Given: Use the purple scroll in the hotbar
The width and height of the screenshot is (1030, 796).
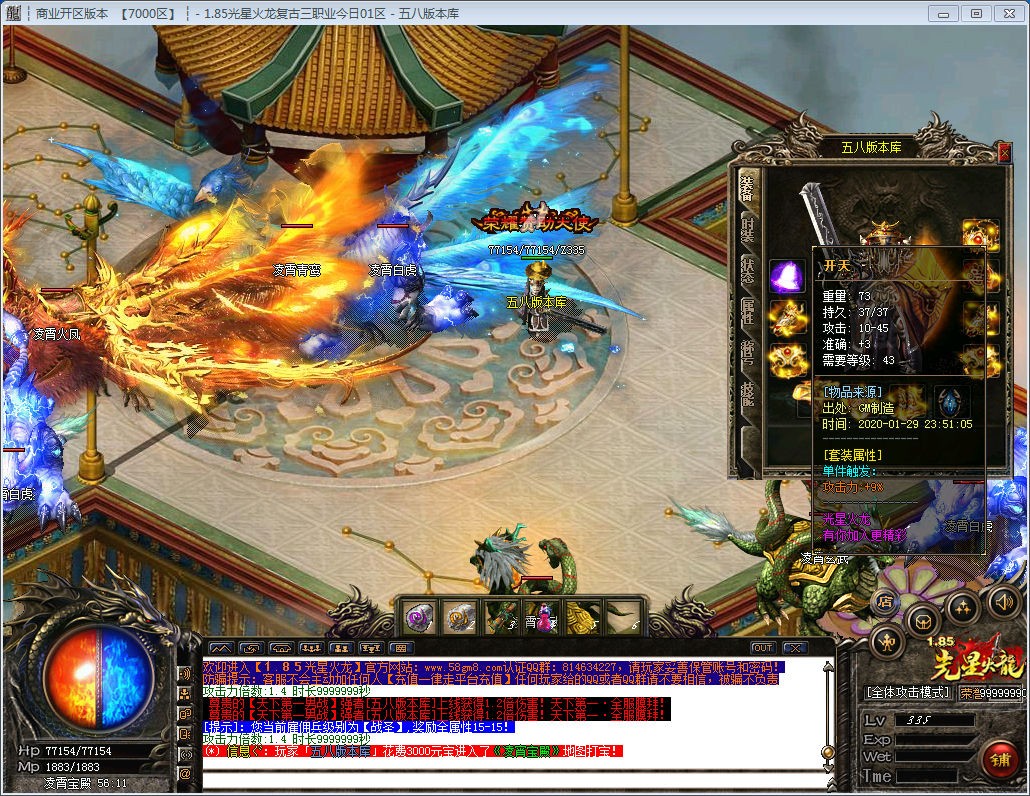Looking at the screenshot, I should (418, 617).
